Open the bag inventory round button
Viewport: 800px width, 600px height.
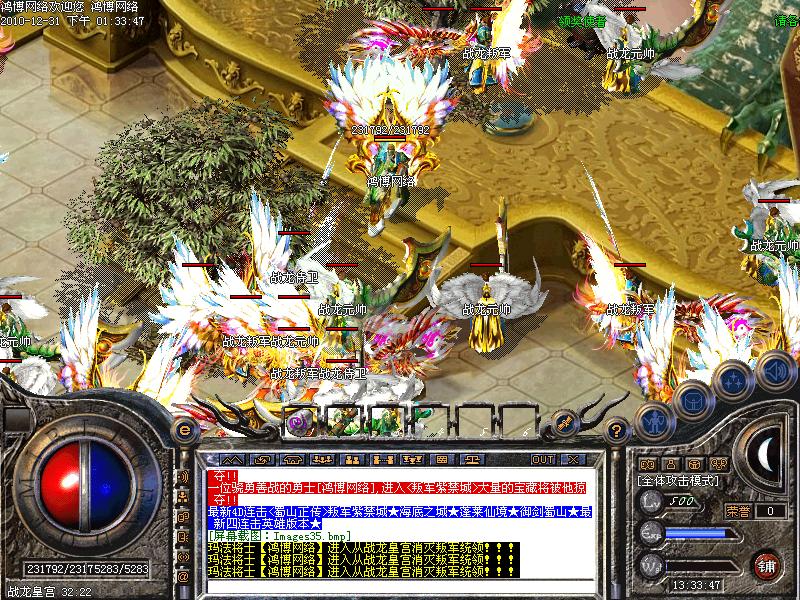point(692,399)
